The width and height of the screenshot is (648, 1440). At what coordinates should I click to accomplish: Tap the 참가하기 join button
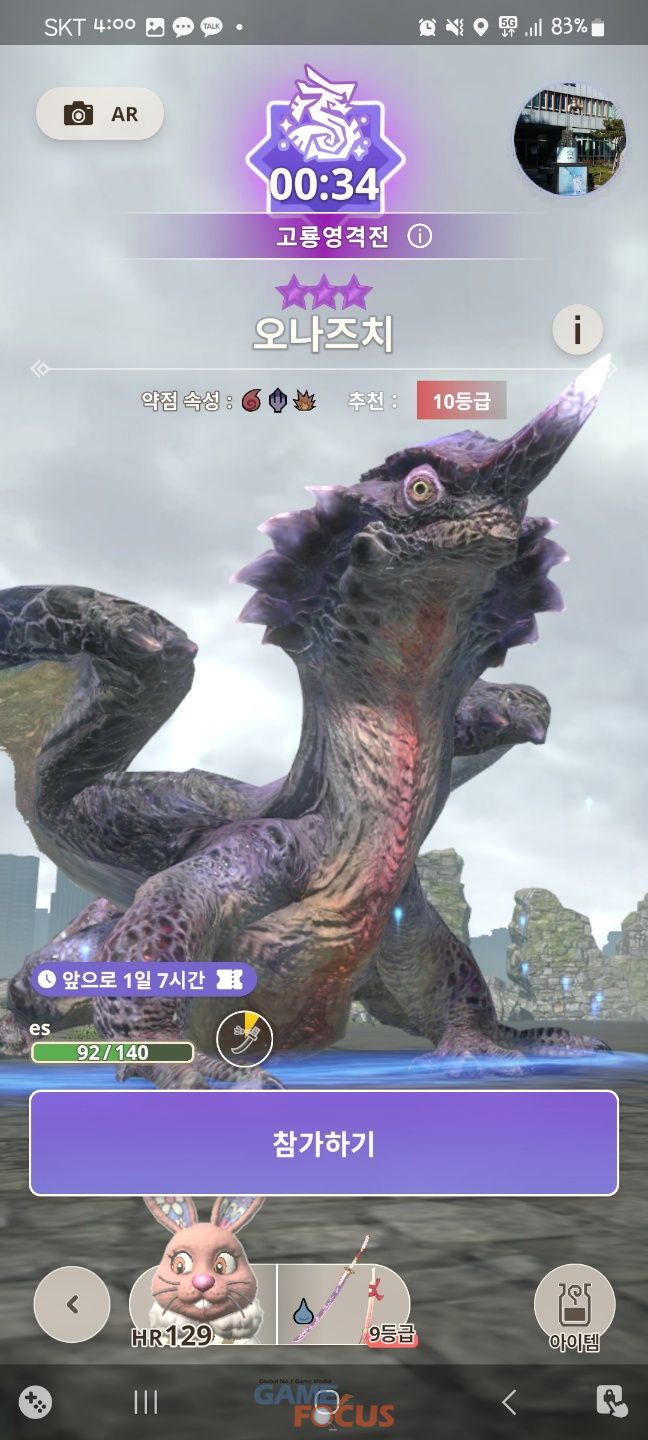[323, 1143]
